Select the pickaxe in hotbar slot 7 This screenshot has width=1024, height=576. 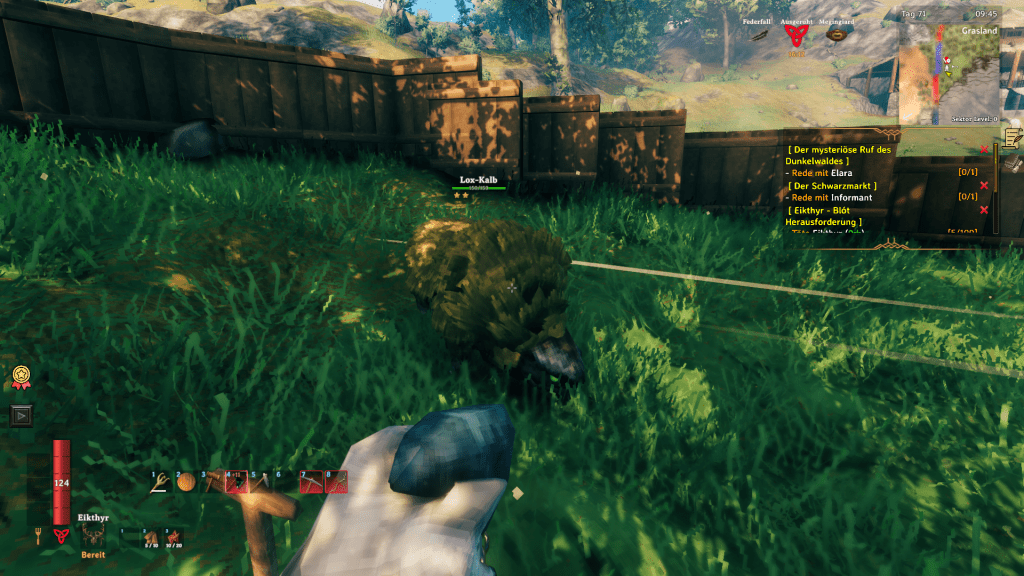pyautogui.click(x=311, y=483)
